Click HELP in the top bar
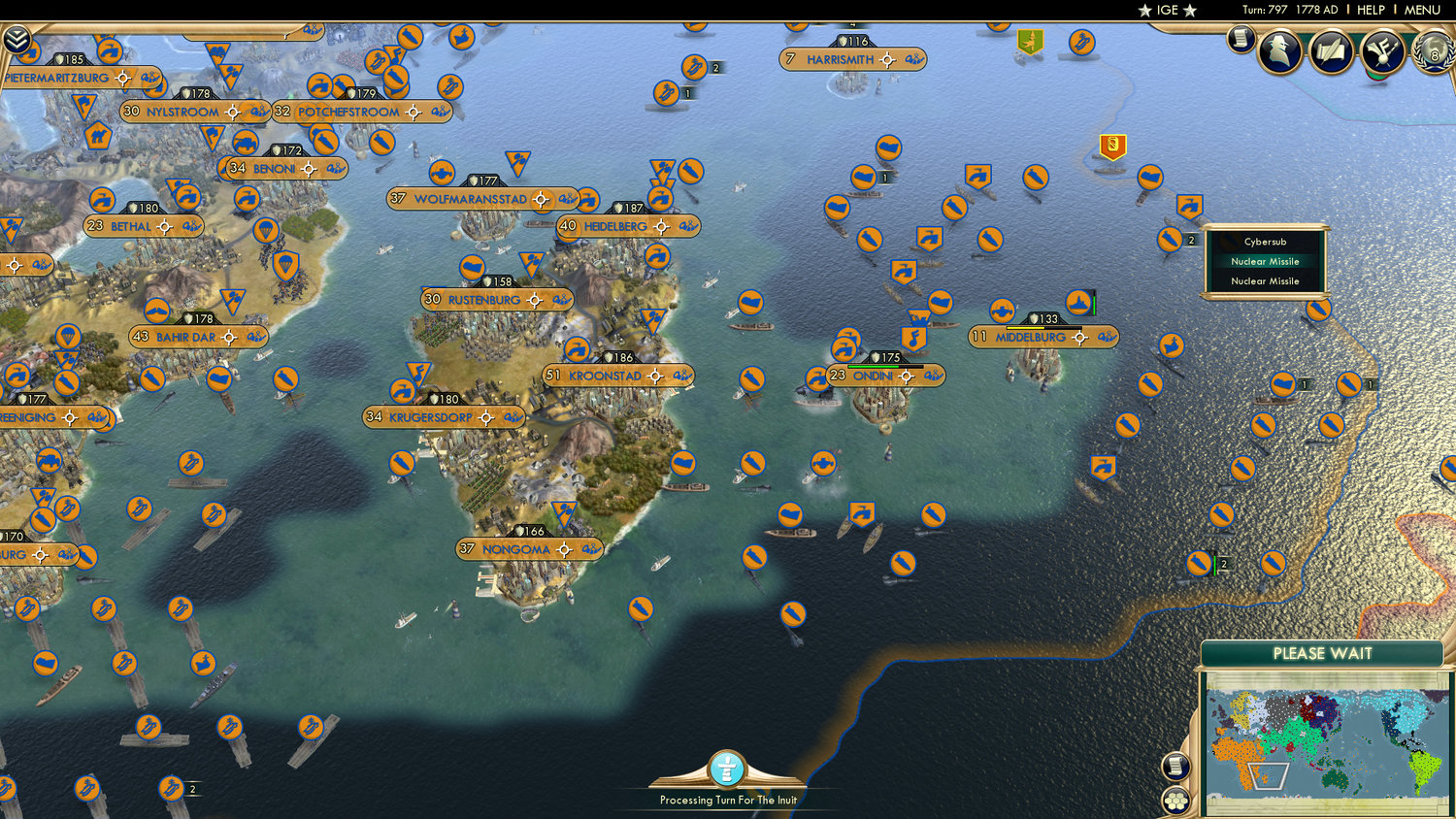 [x=1373, y=11]
